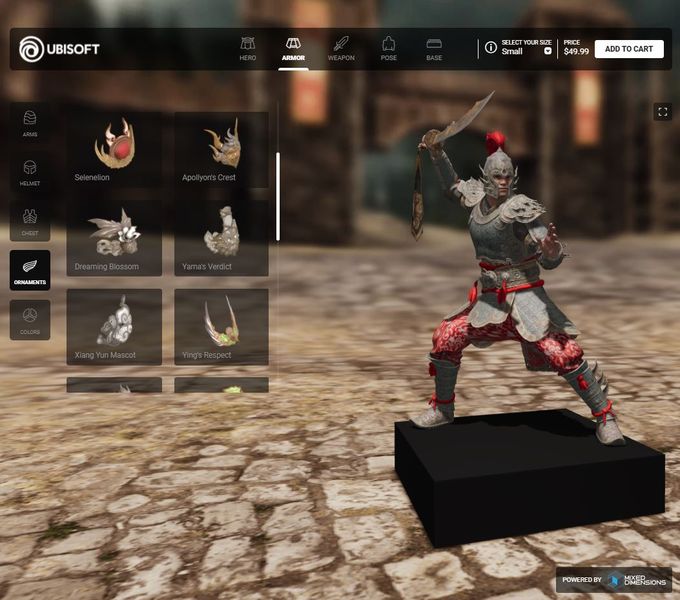Screen dimensions: 680x600
Task: Pick the Xiang Yun Mascot ornament
Action: [114, 326]
